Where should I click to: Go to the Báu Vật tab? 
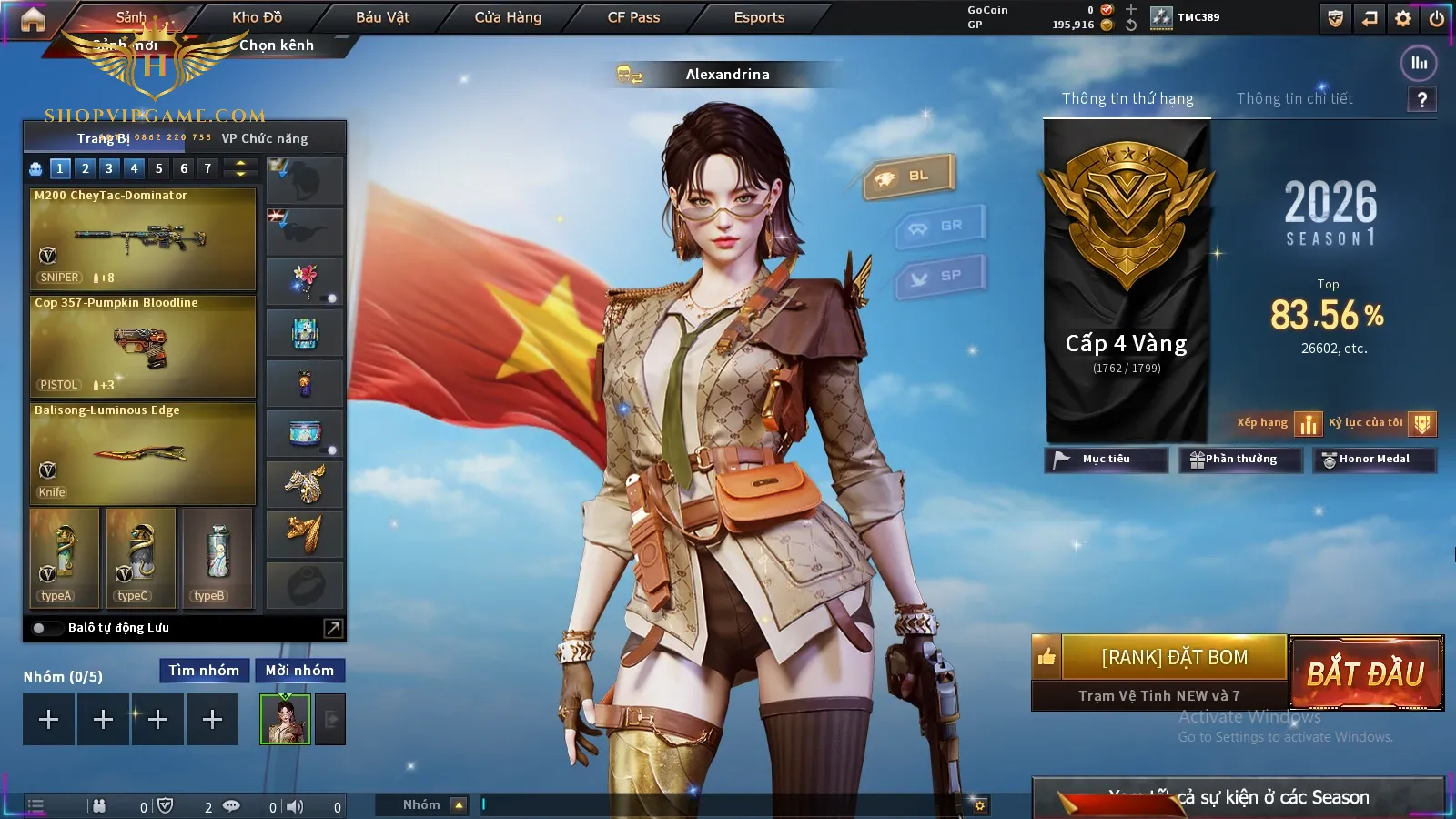pos(382,17)
